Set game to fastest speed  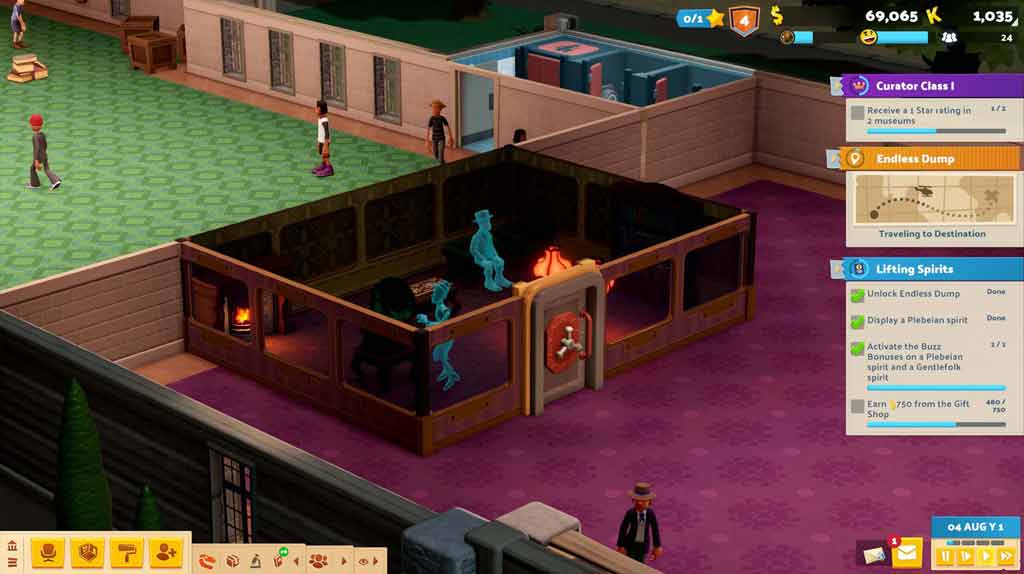(1005, 555)
